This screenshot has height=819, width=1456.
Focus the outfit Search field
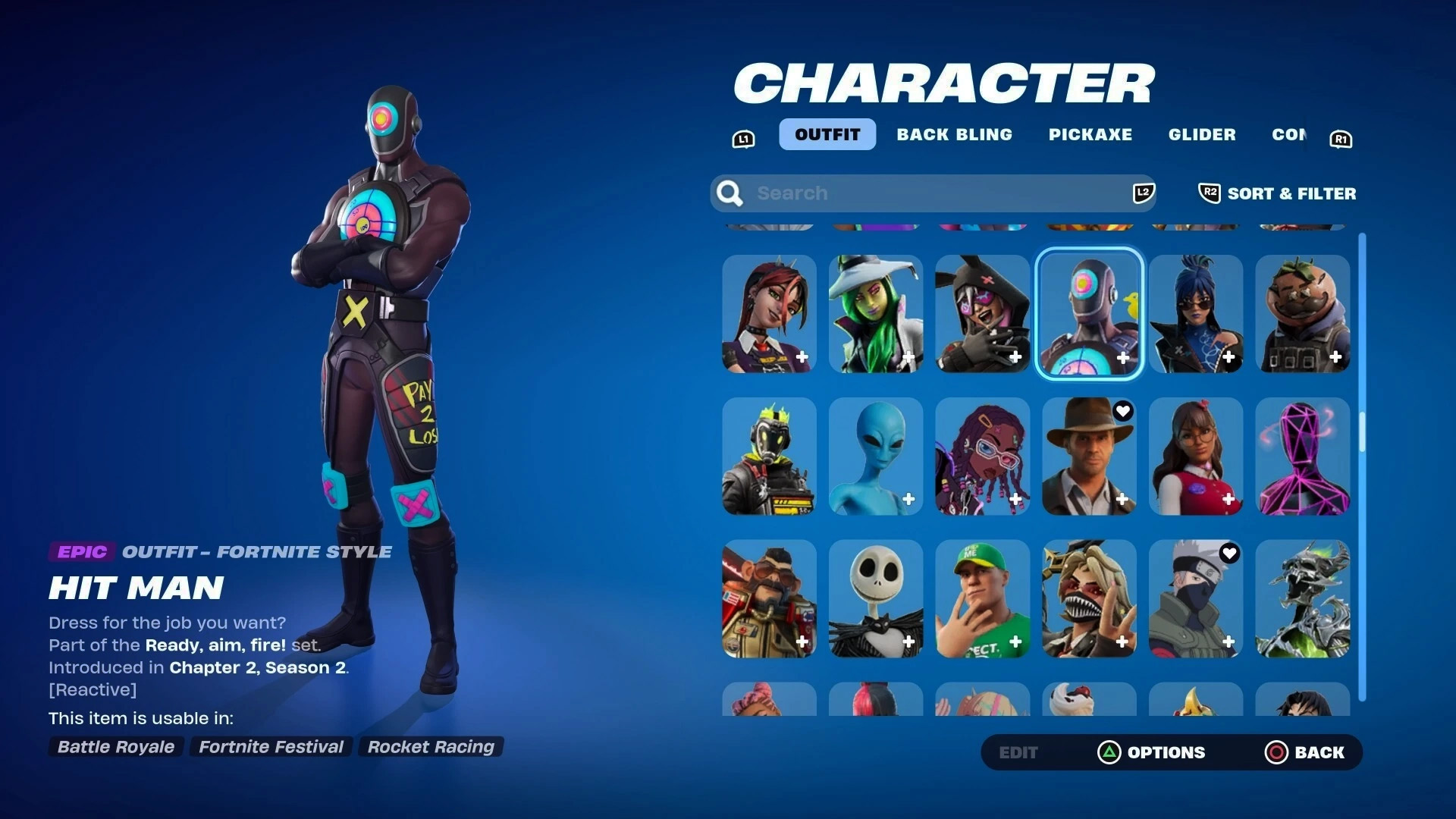point(933,193)
